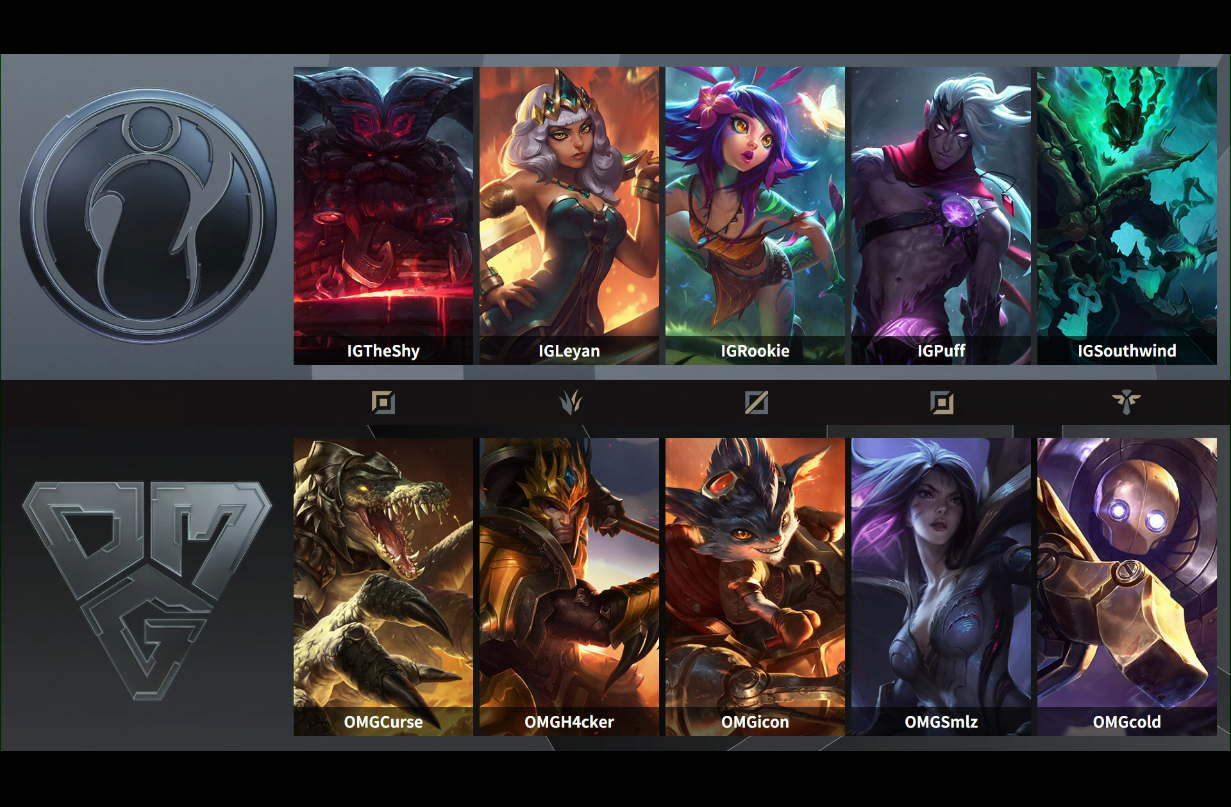Screen dimensions: 1231x807
Task: Click the Invictus Gaming team logo
Action: [x=147, y=216]
